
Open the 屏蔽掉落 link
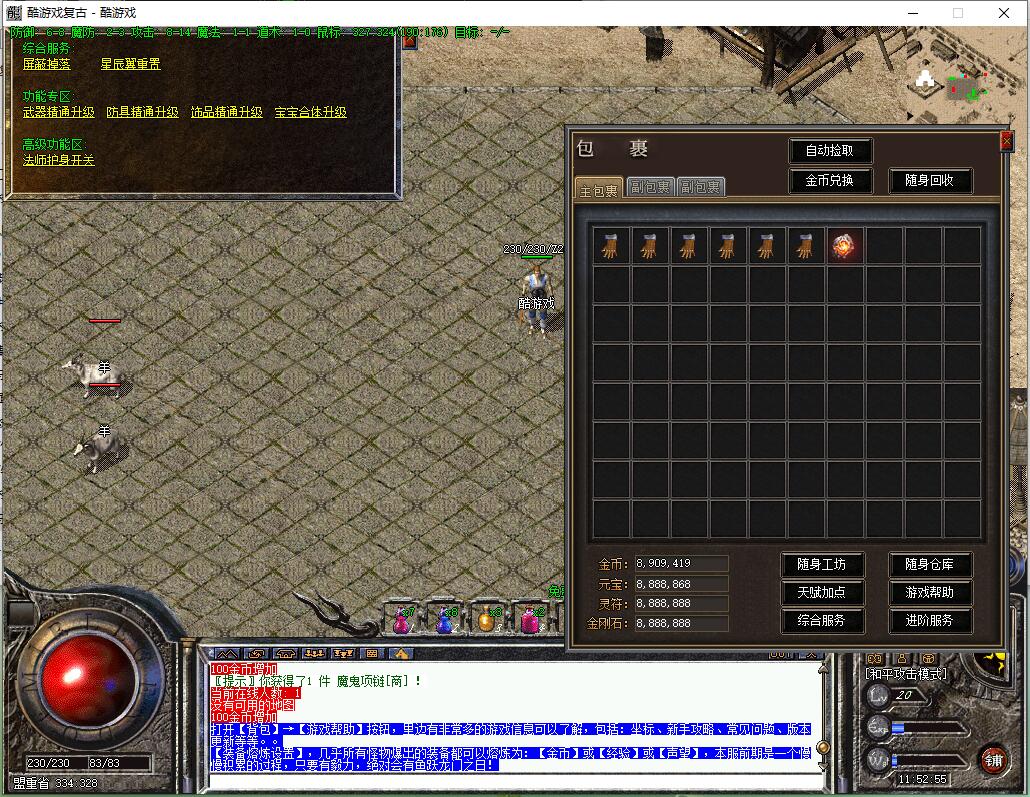coord(46,64)
